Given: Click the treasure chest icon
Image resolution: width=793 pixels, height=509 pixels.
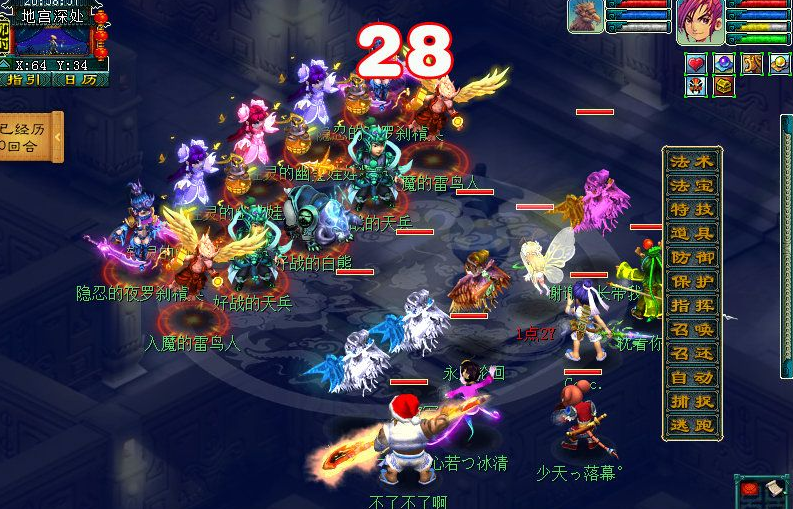Looking at the screenshot, I should pos(723,86).
